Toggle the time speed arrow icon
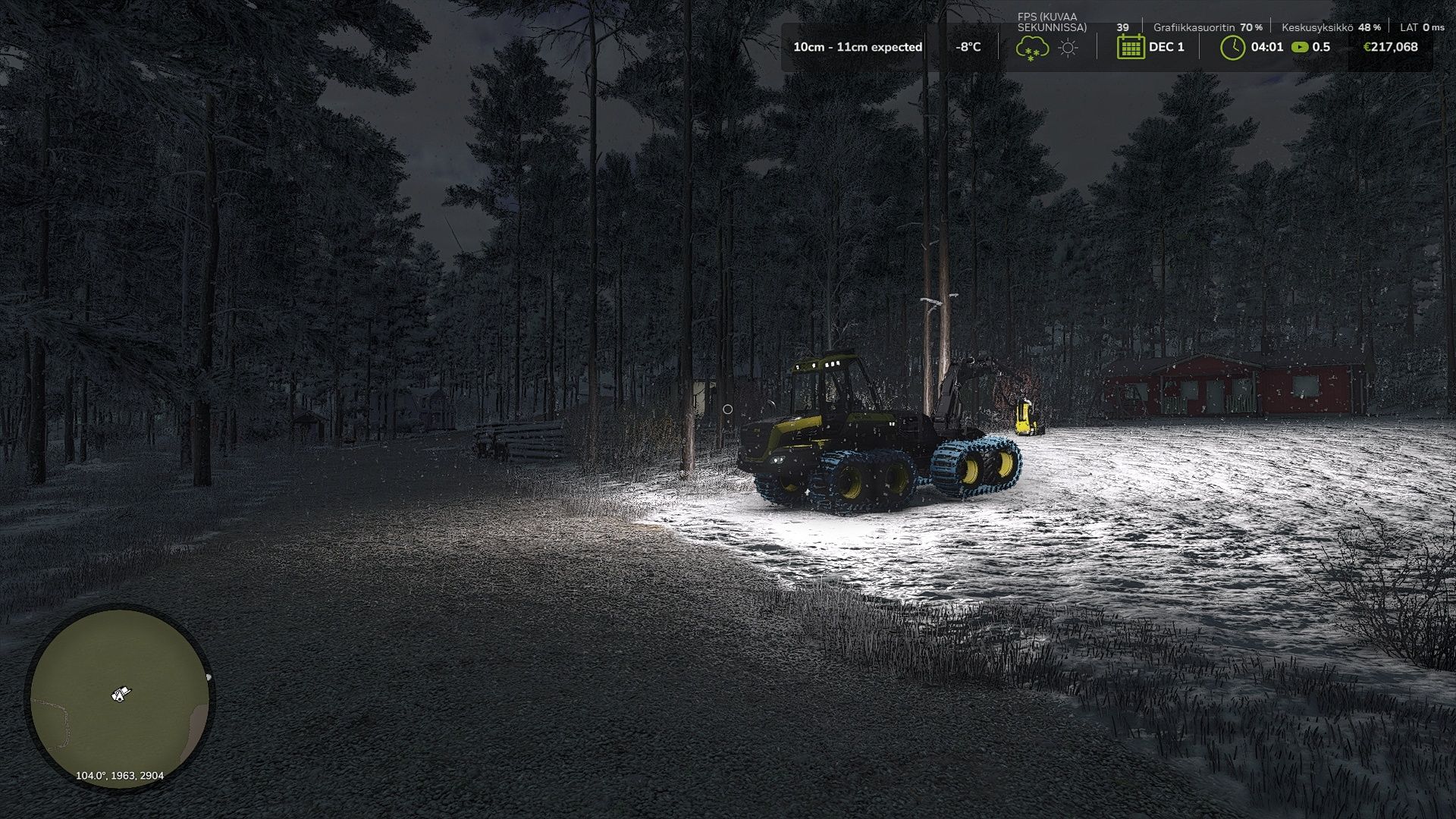The image size is (1456, 819). (x=1300, y=47)
